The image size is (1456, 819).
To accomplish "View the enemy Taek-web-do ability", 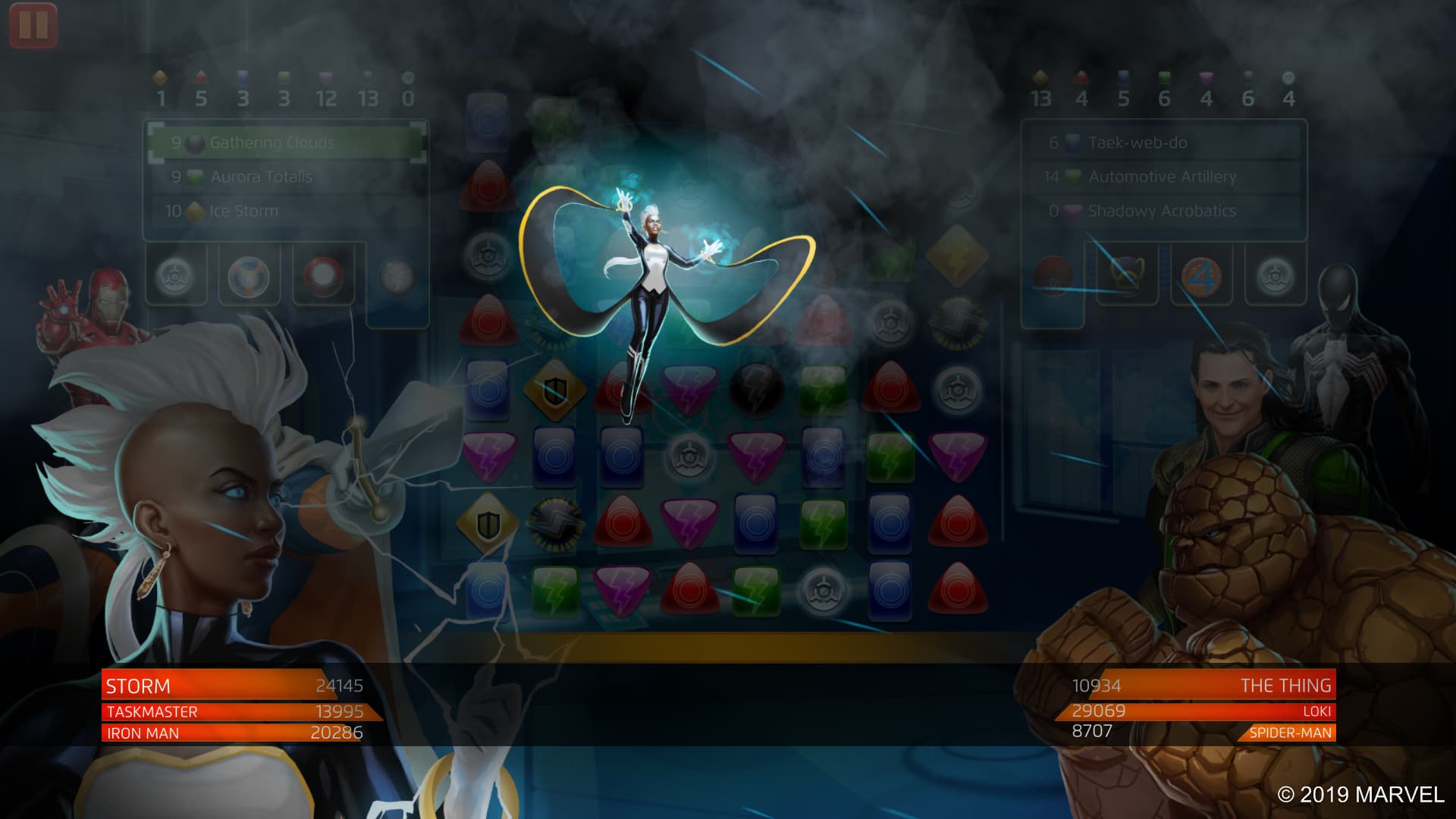I will (1163, 143).
